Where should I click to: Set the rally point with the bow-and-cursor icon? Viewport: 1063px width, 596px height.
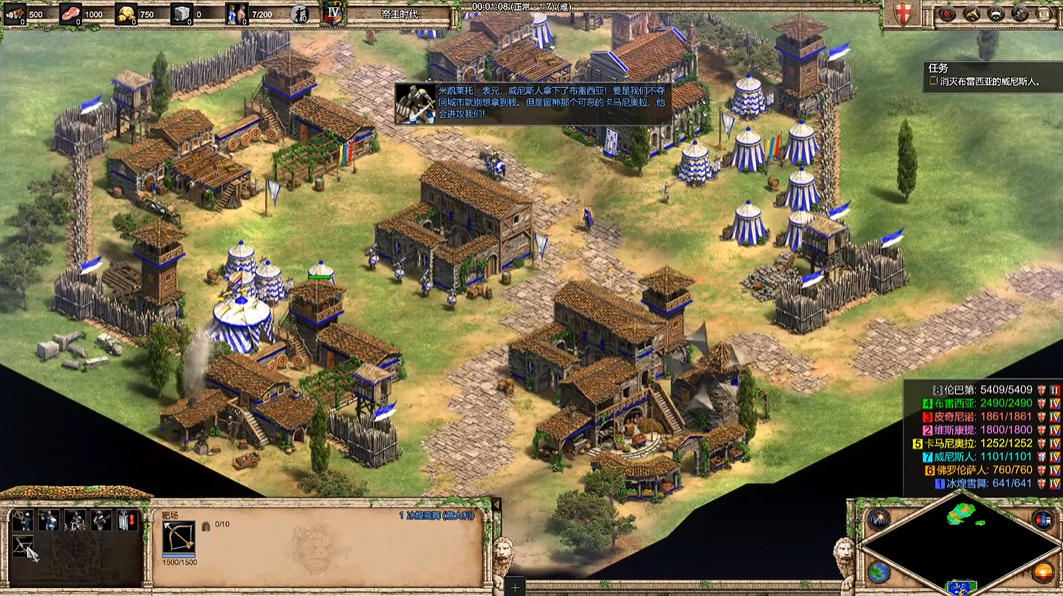tap(22, 546)
